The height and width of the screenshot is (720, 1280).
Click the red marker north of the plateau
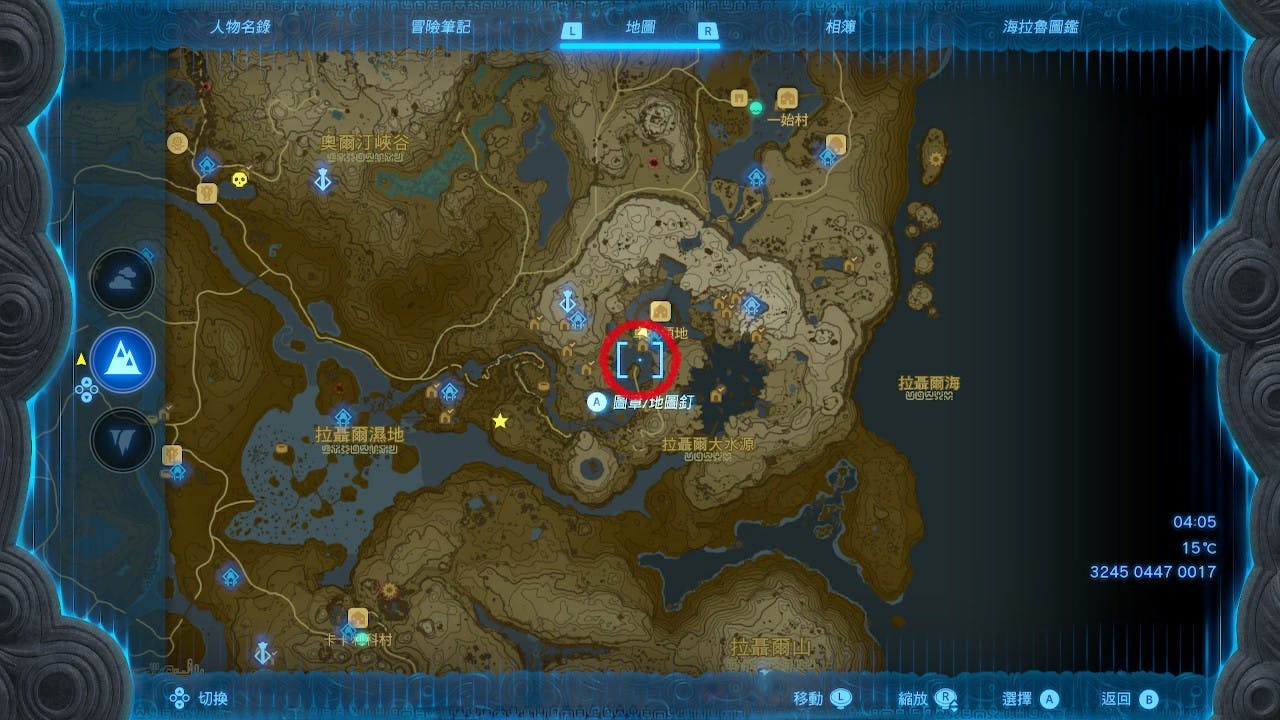(654, 161)
